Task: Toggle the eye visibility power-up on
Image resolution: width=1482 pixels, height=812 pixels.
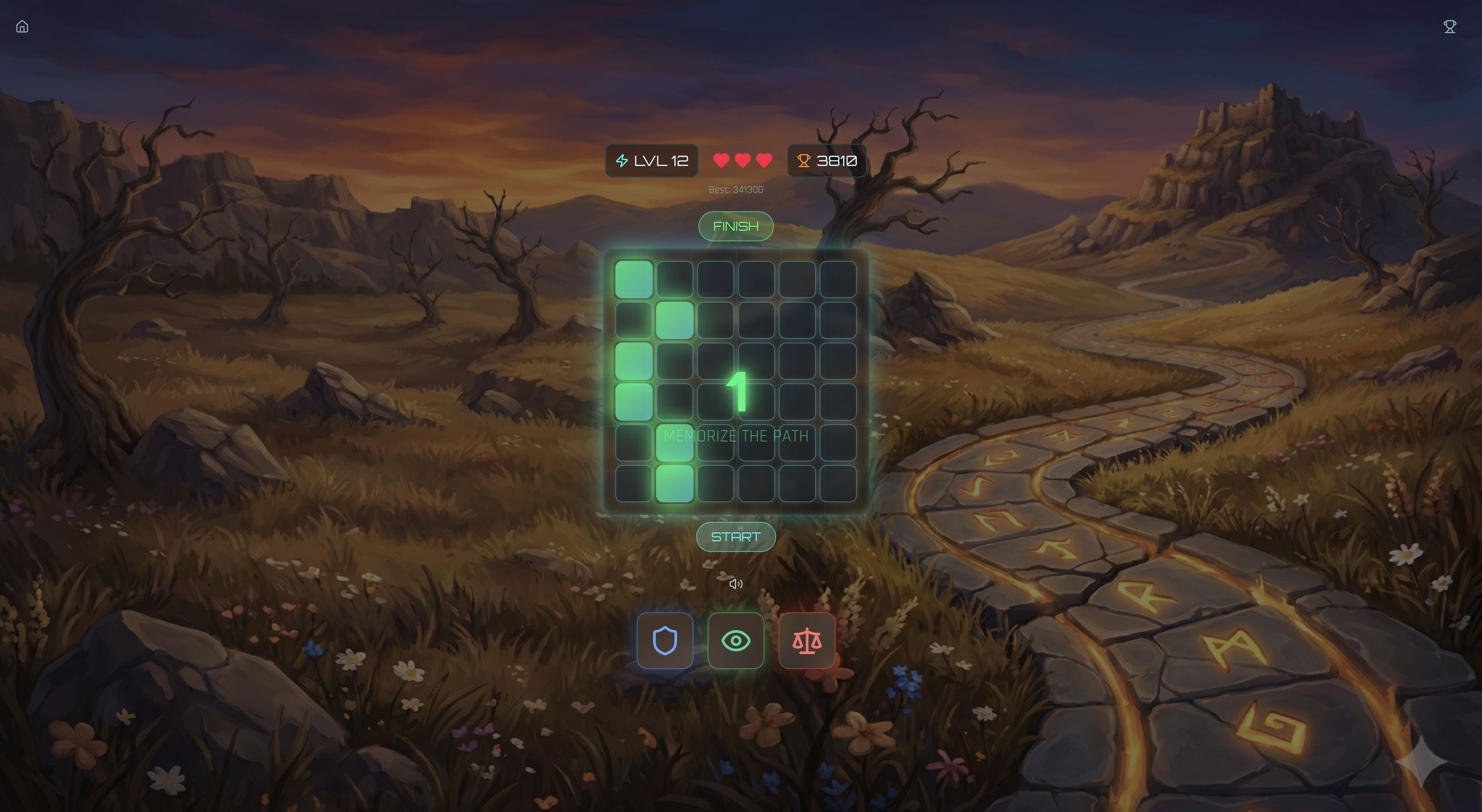Action: point(736,640)
